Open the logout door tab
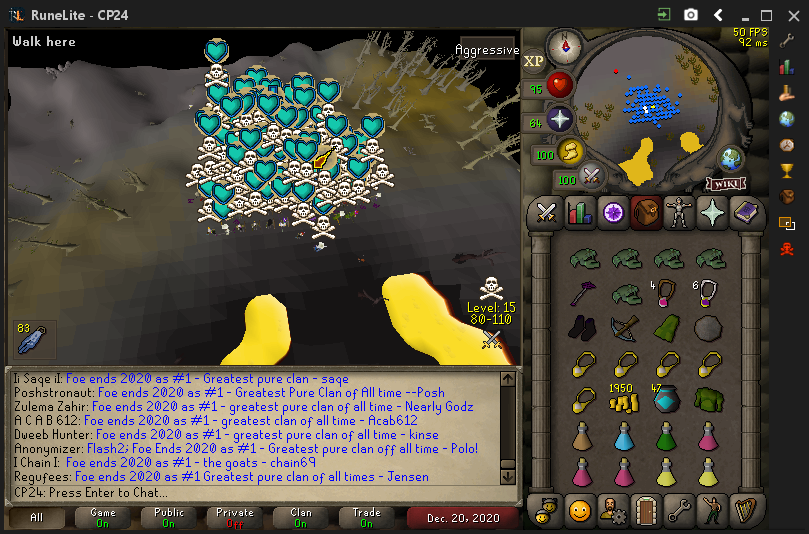809x534 pixels. pyautogui.click(x=645, y=512)
